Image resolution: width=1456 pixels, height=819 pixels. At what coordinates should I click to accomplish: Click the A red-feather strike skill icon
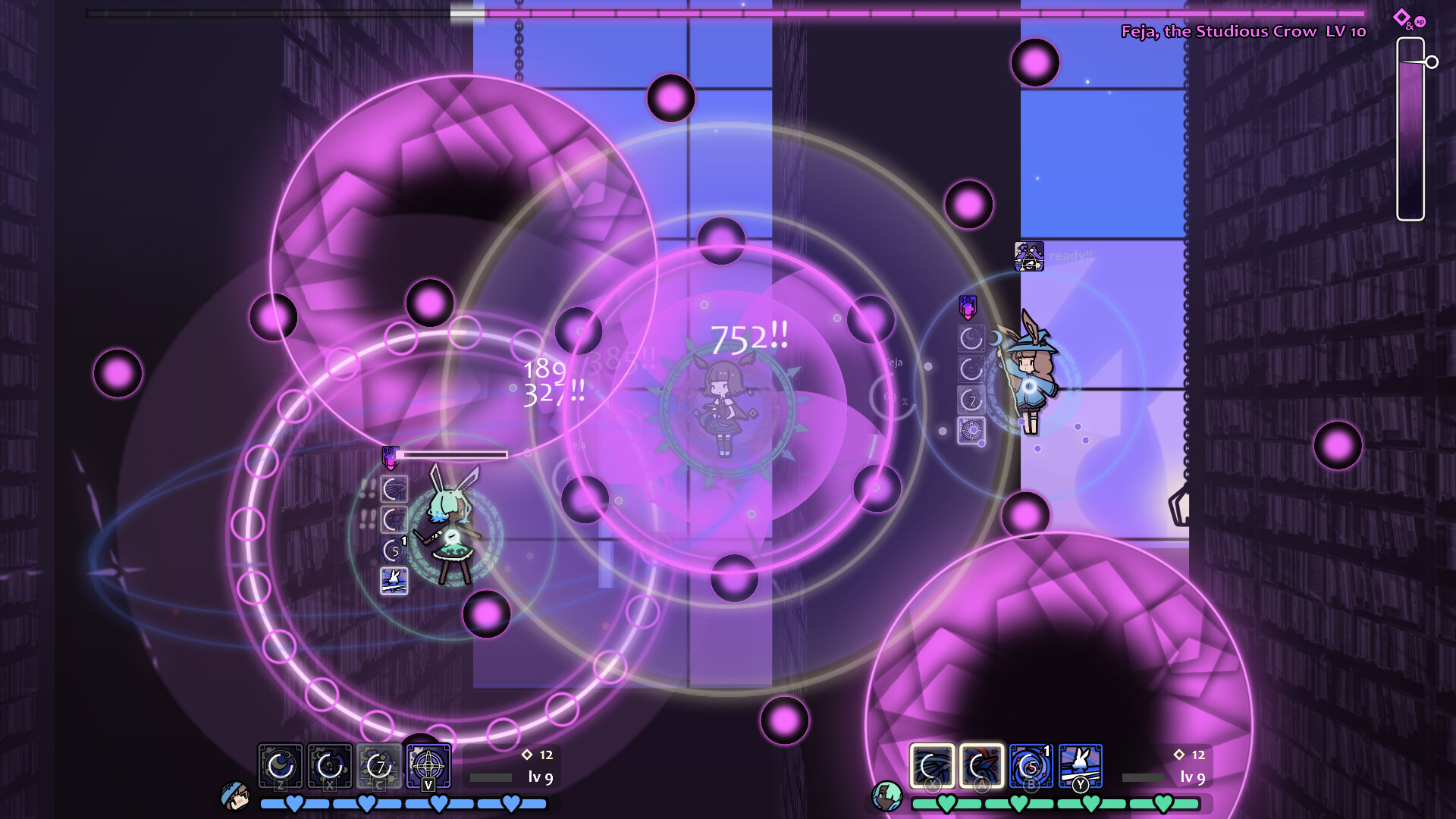tap(982, 765)
